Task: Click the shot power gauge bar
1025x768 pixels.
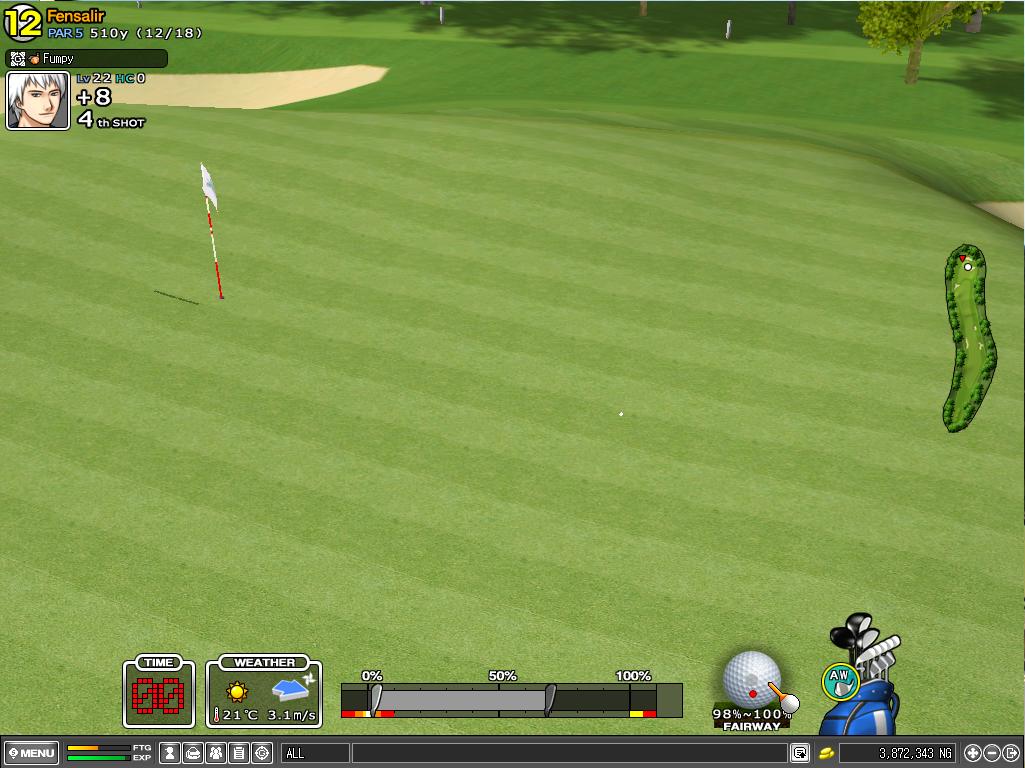Action: pyautogui.click(x=511, y=699)
